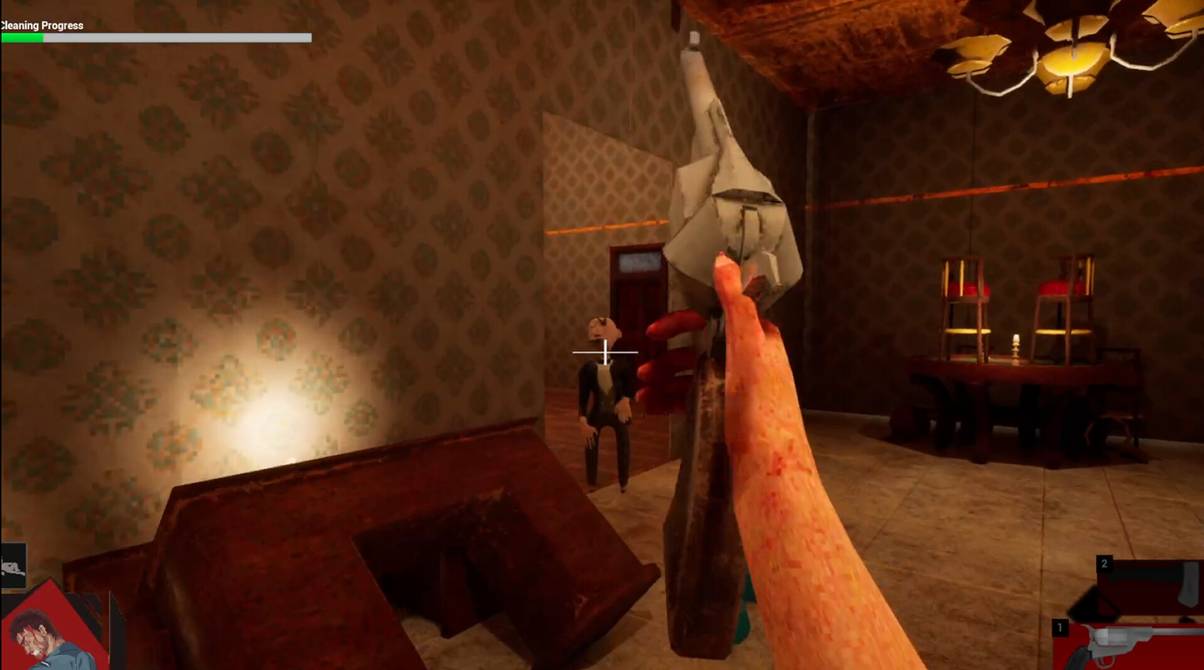
Task: Select the revolver in weapon slot 1
Action: [1130, 645]
